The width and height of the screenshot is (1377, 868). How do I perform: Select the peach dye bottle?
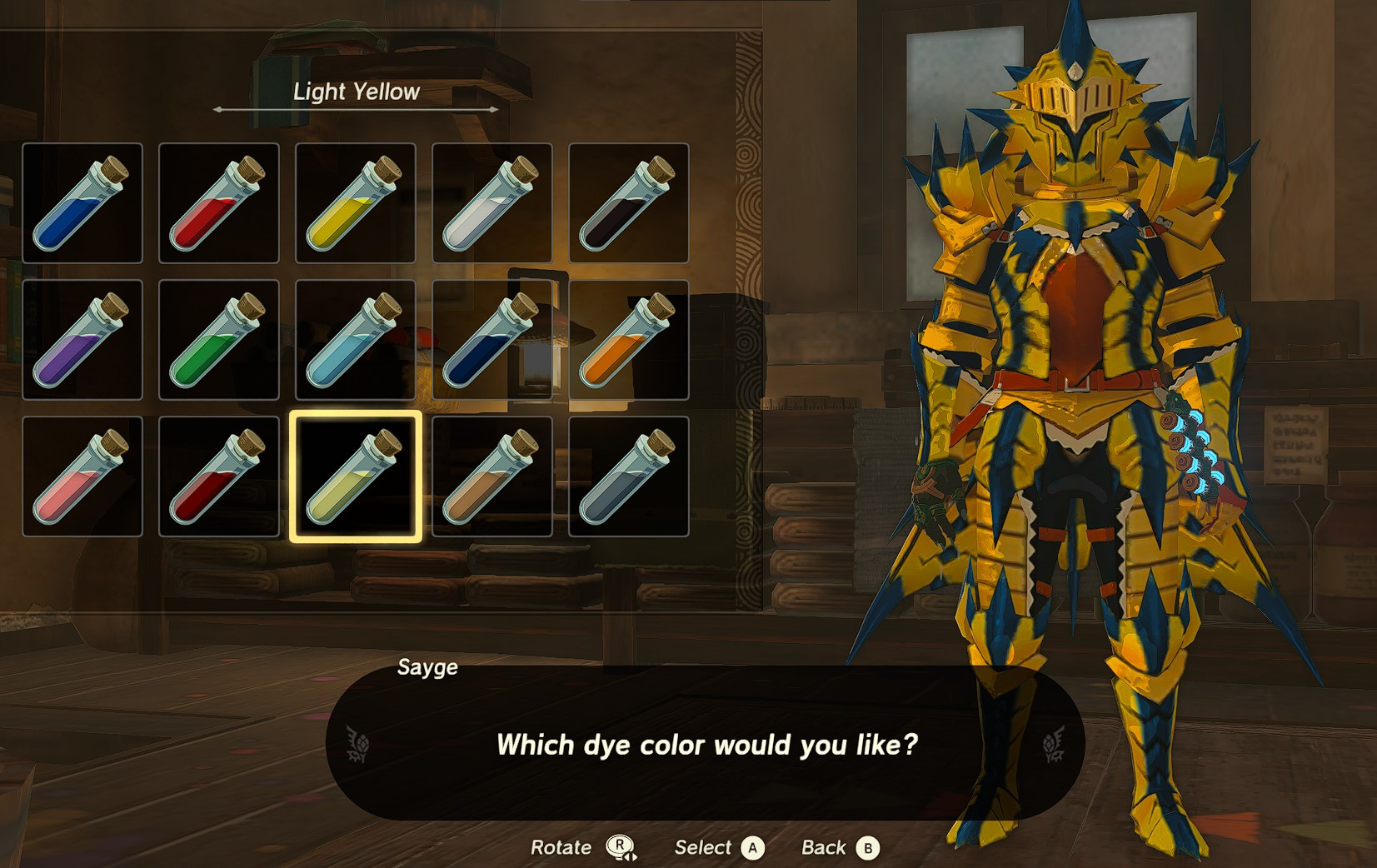(82, 476)
